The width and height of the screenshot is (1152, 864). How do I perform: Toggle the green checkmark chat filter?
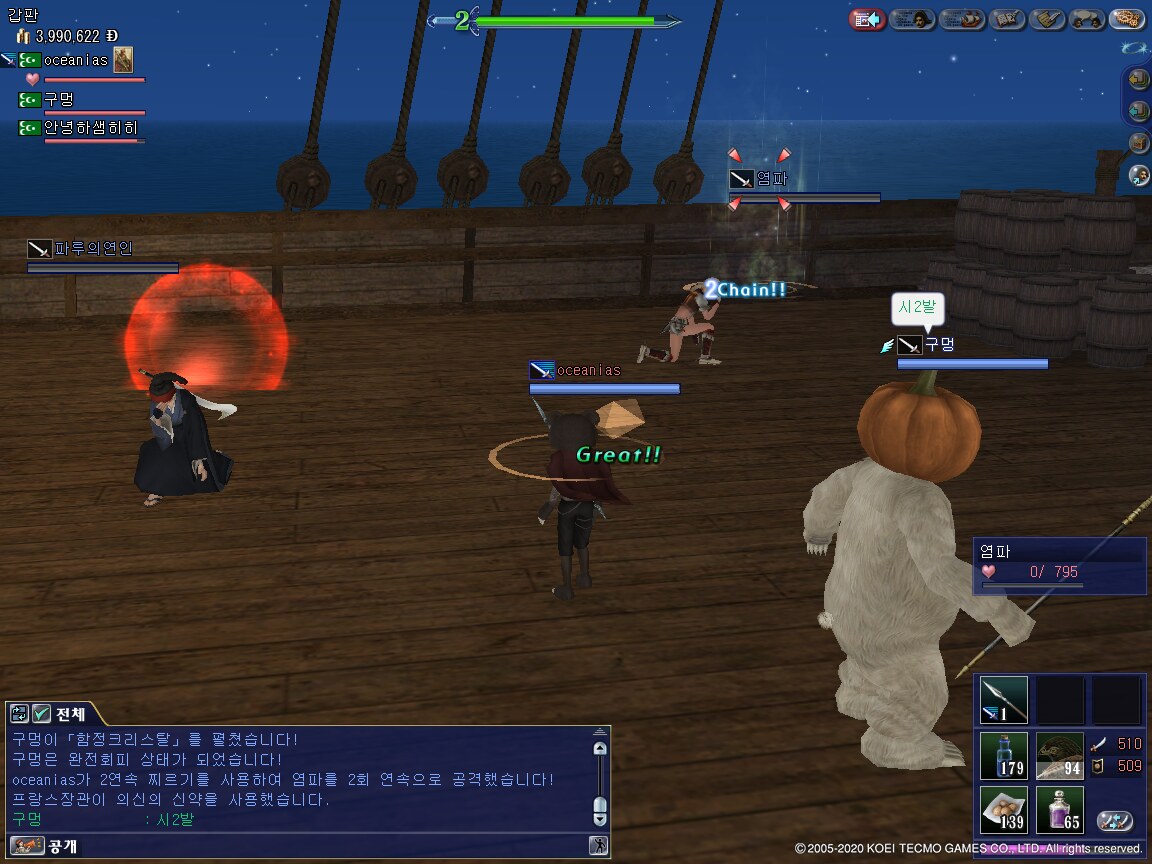coord(41,714)
